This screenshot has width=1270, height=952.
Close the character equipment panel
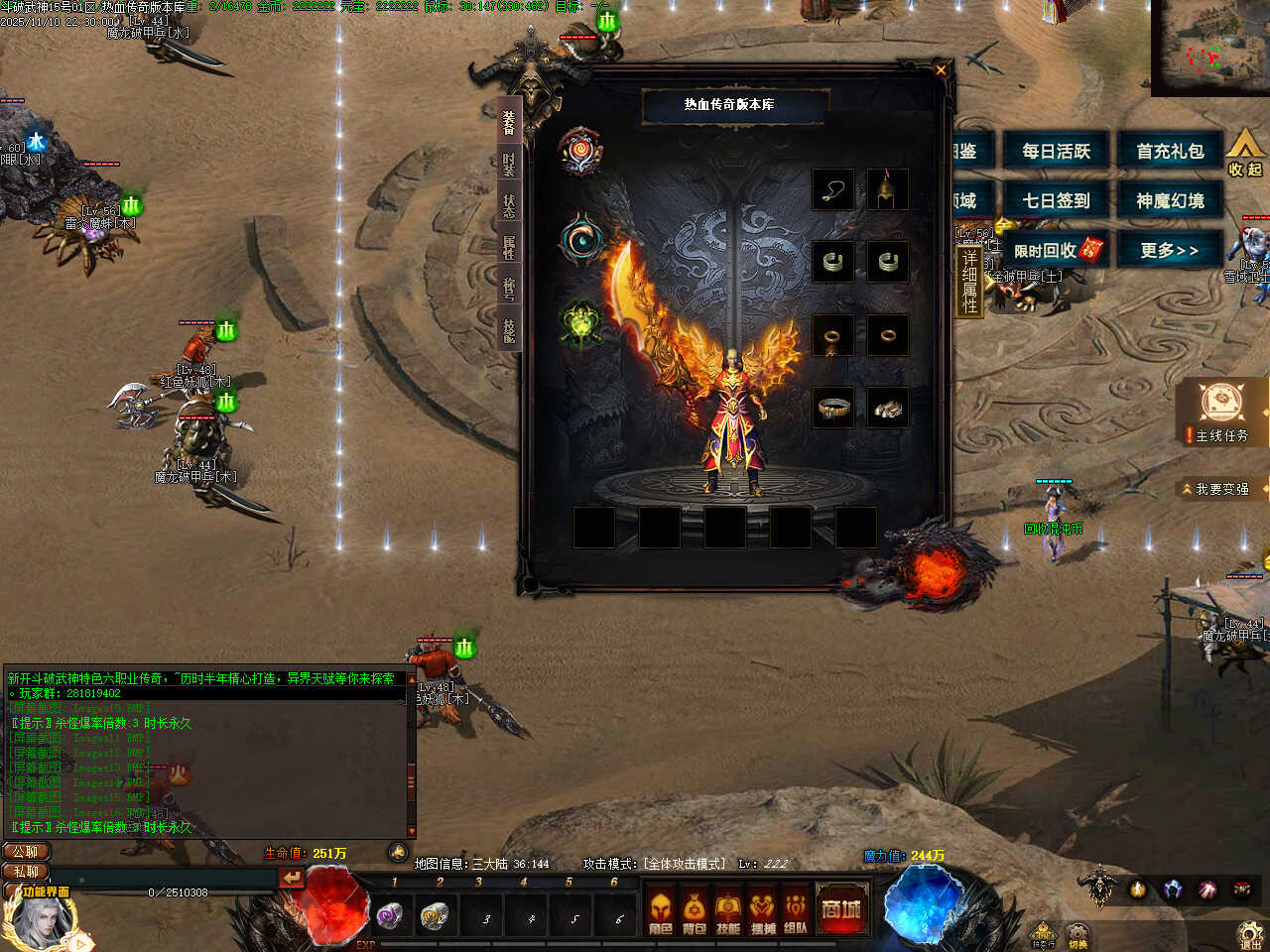(x=941, y=69)
